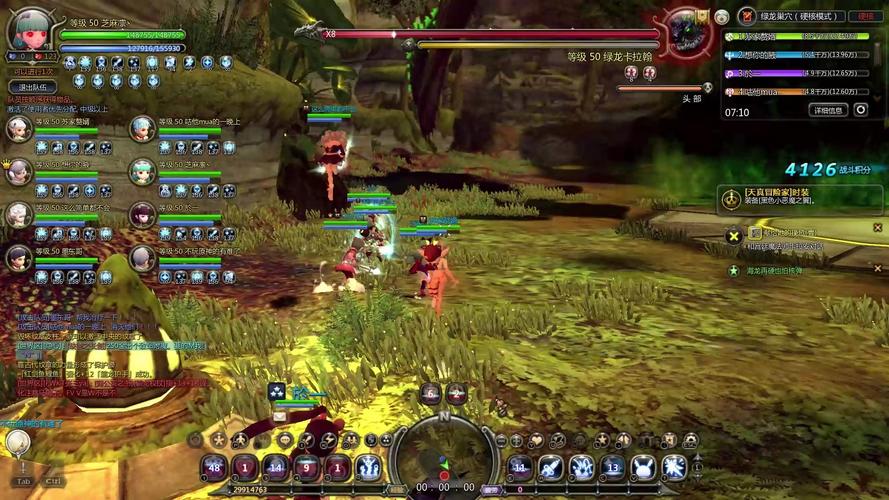Open the player's own character portrait
This screenshot has width=889, height=500.
(x=29, y=28)
